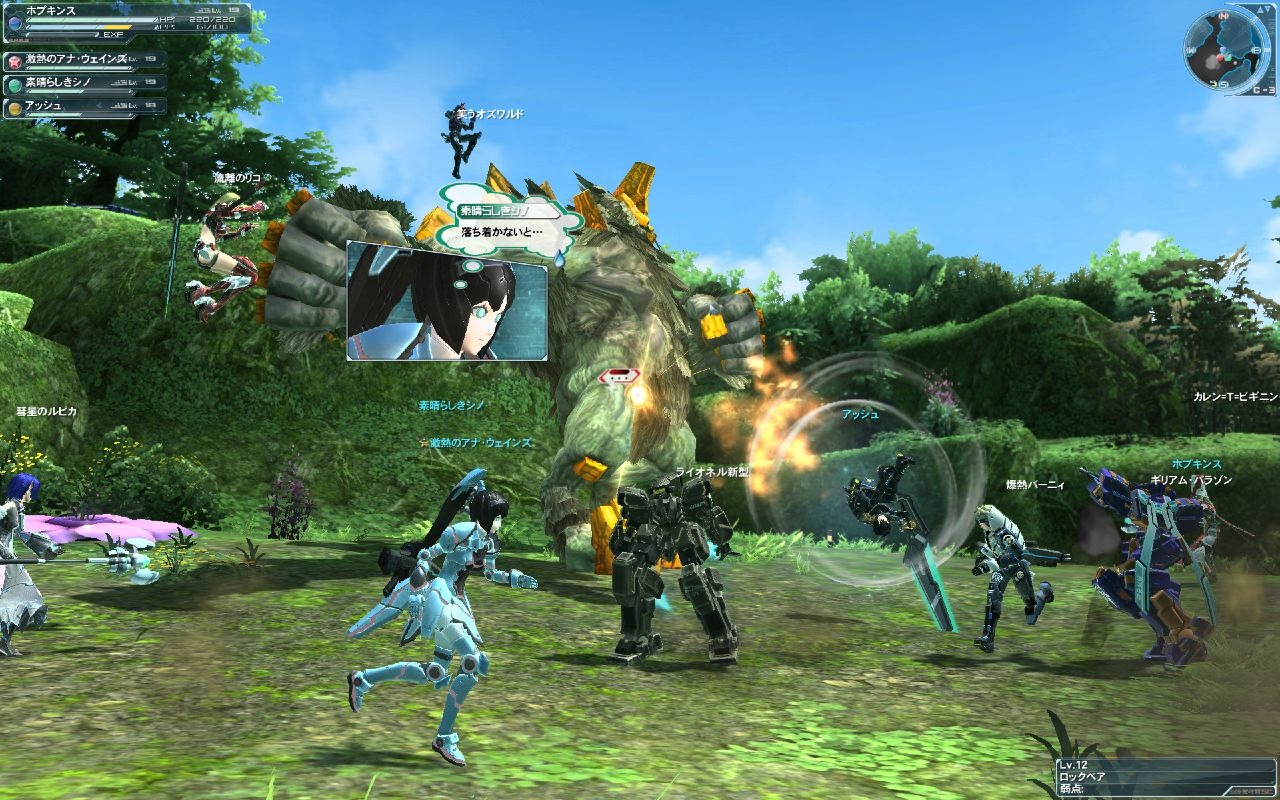Image resolution: width=1280 pixels, height=800 pixels.
Task: Select Hopkins' blue class orb icon
Action: 16,22
